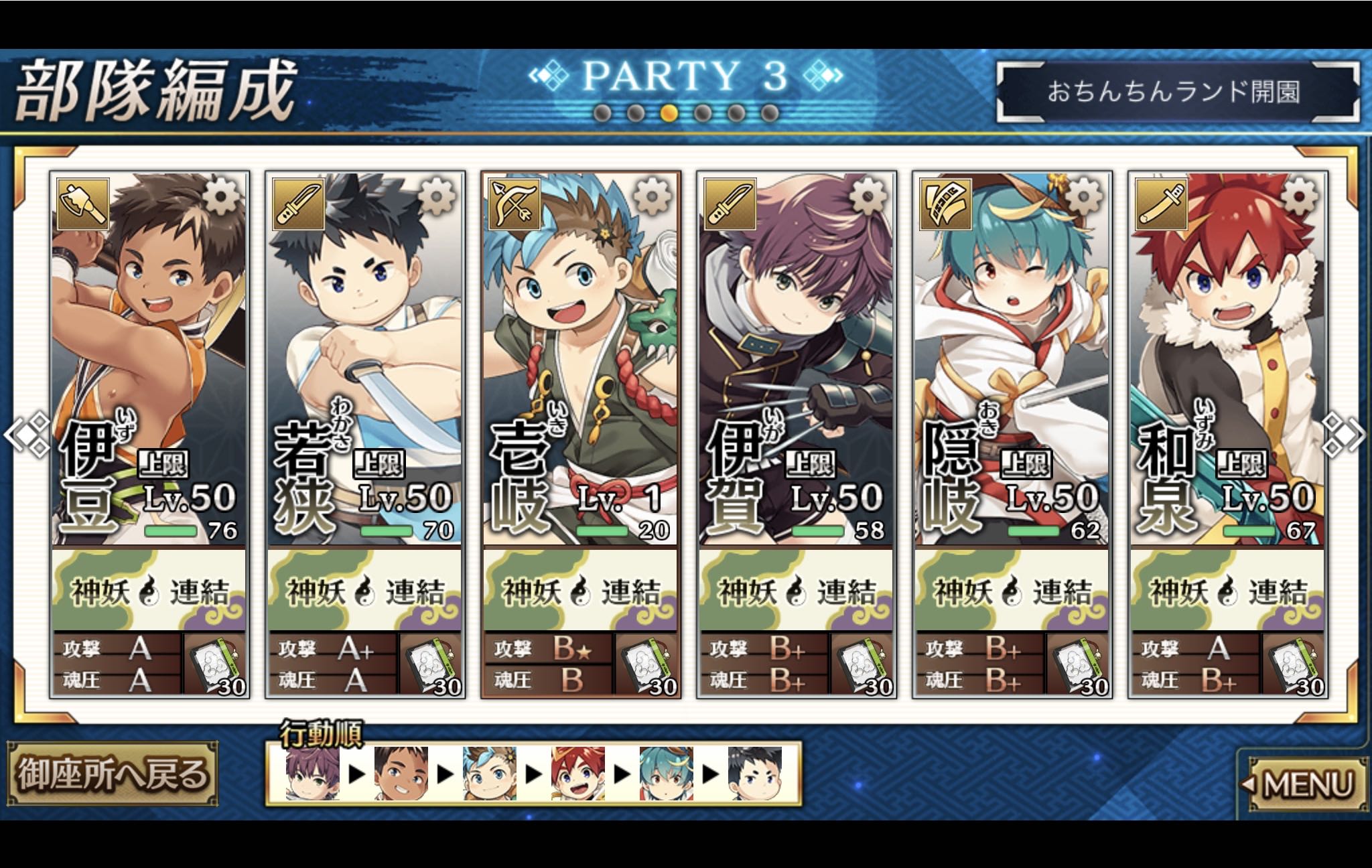The image size is (1372, 868).
Task: Choose the 和泉 (Izumi) character card
Action: coord(1227,362)
